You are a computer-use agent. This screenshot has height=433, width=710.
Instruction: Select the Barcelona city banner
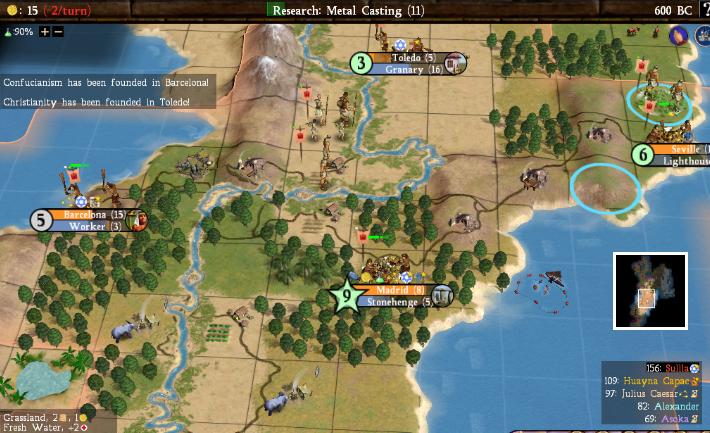(x=92, y=214)
